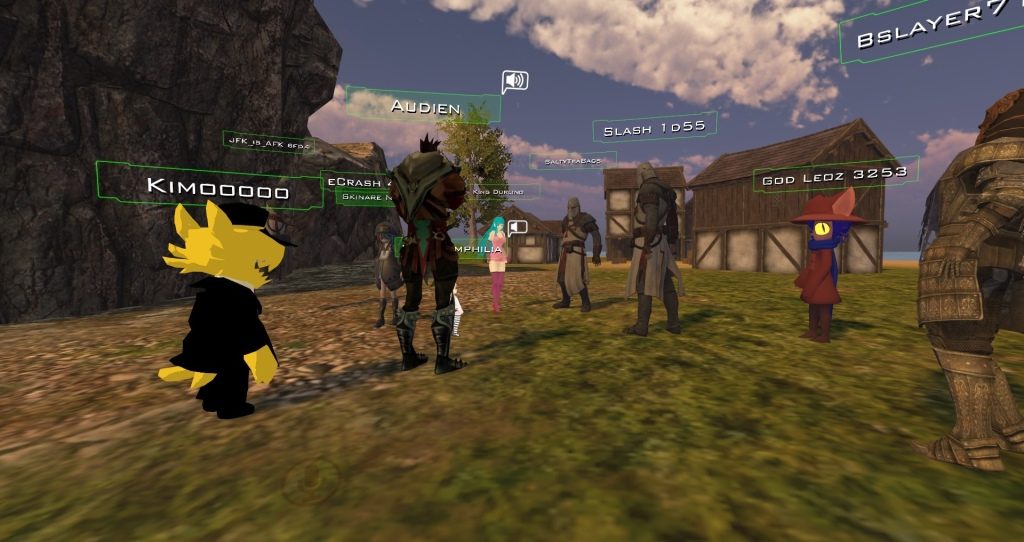Select the Kimooooo player nameplate
Screen dimensions: 1024x542
(x=217, y=188)
